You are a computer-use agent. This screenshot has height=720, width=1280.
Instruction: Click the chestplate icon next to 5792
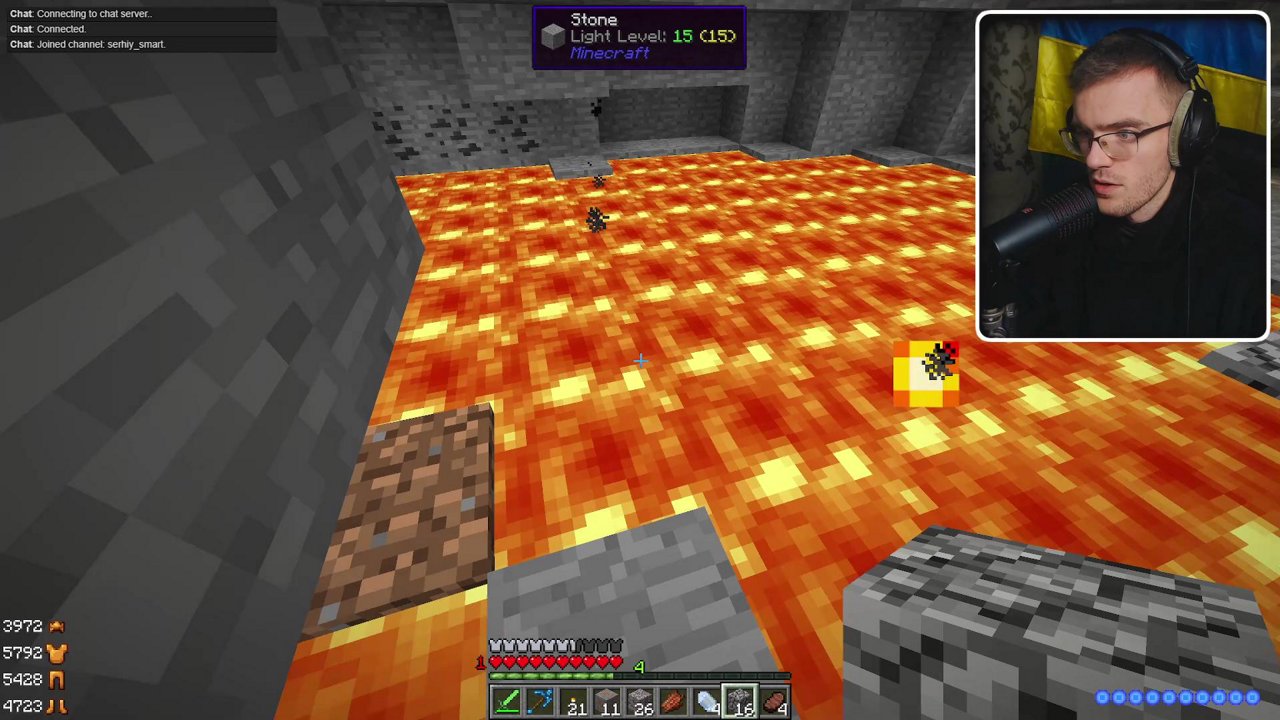point(56,652)
